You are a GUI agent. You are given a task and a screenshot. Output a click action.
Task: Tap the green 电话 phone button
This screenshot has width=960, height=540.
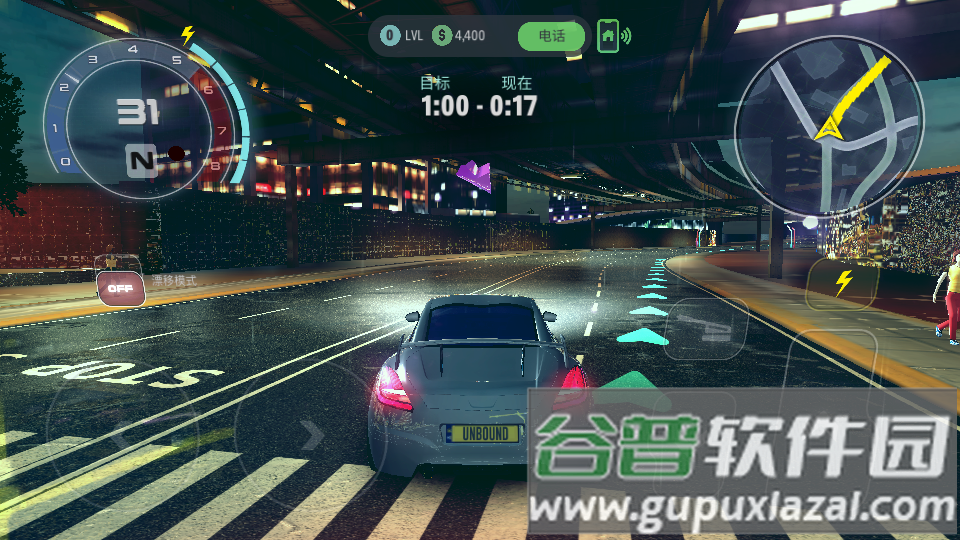click(x=551, y=36)
